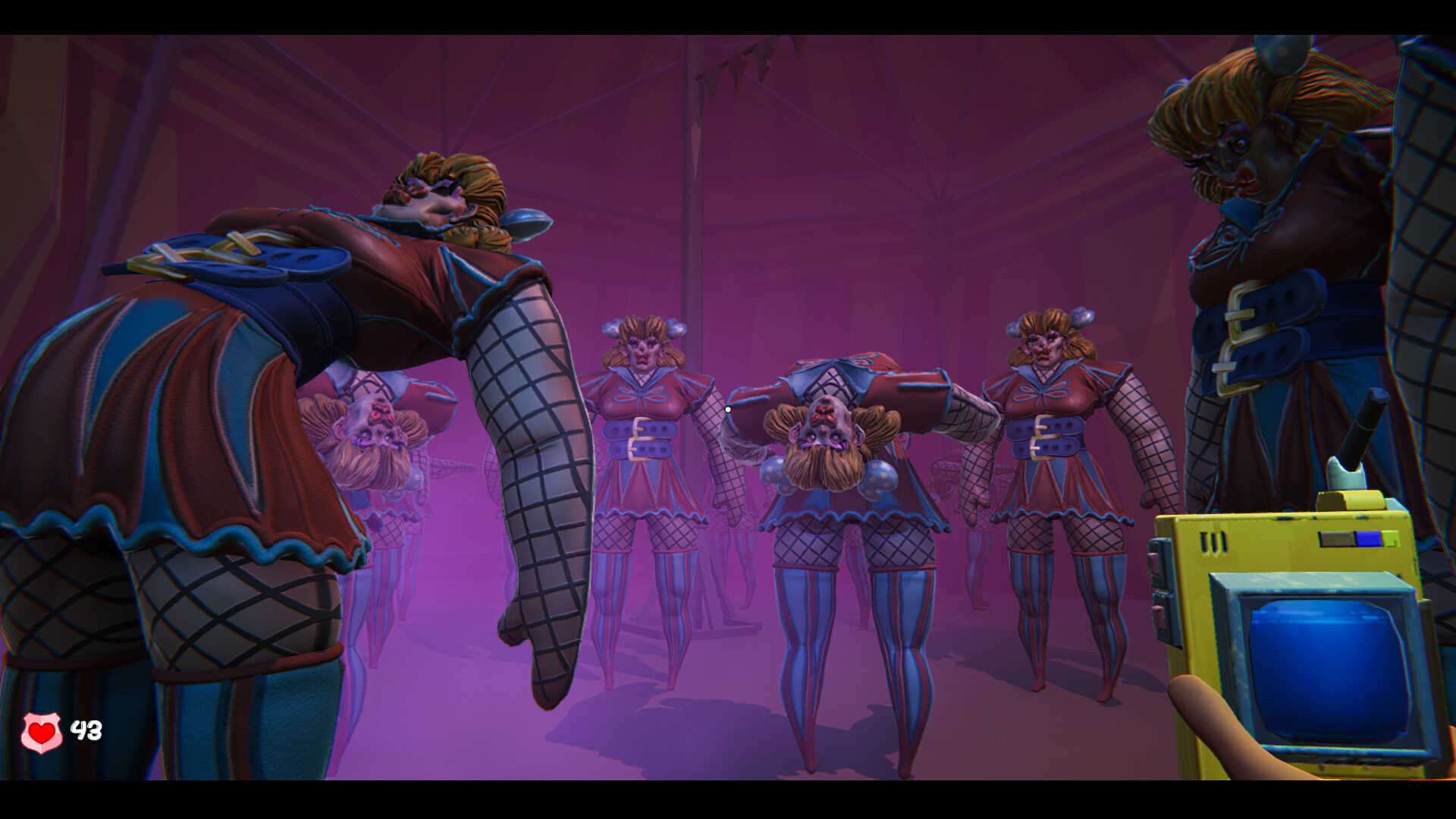Screen dimensions: 1456x819
Task: Flip the small yellow tab beside the switch
Action: pos(1389,539)
